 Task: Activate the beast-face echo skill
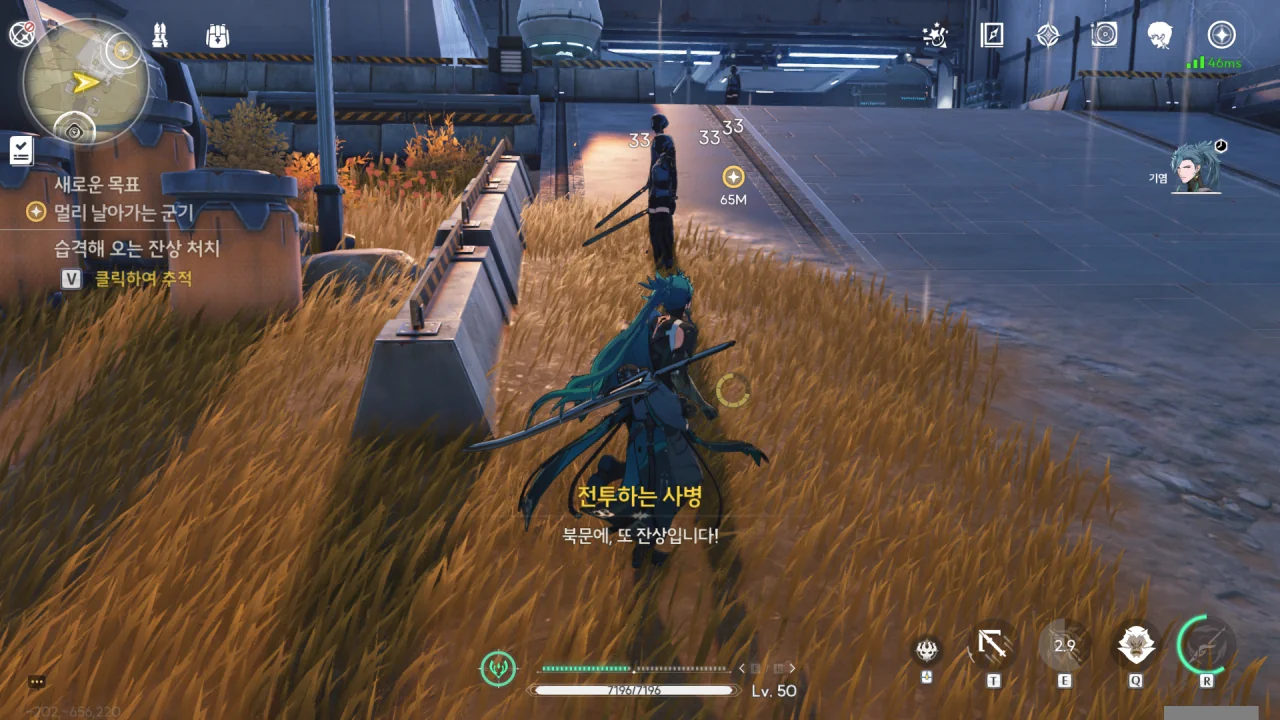[1137, 645]
